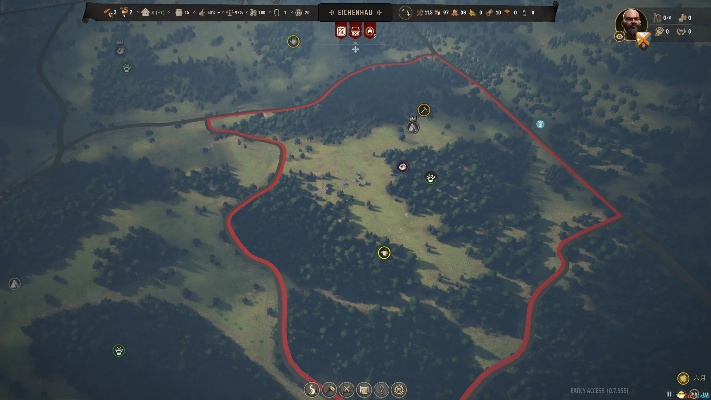Click the tent camp marker at the map's left edge

point(14,283)
